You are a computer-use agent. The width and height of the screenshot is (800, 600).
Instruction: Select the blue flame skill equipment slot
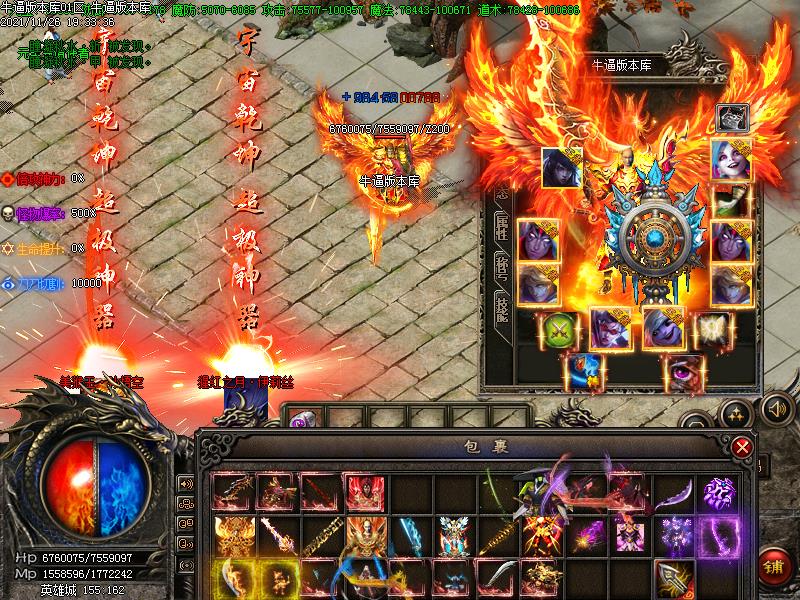(583, 371)
